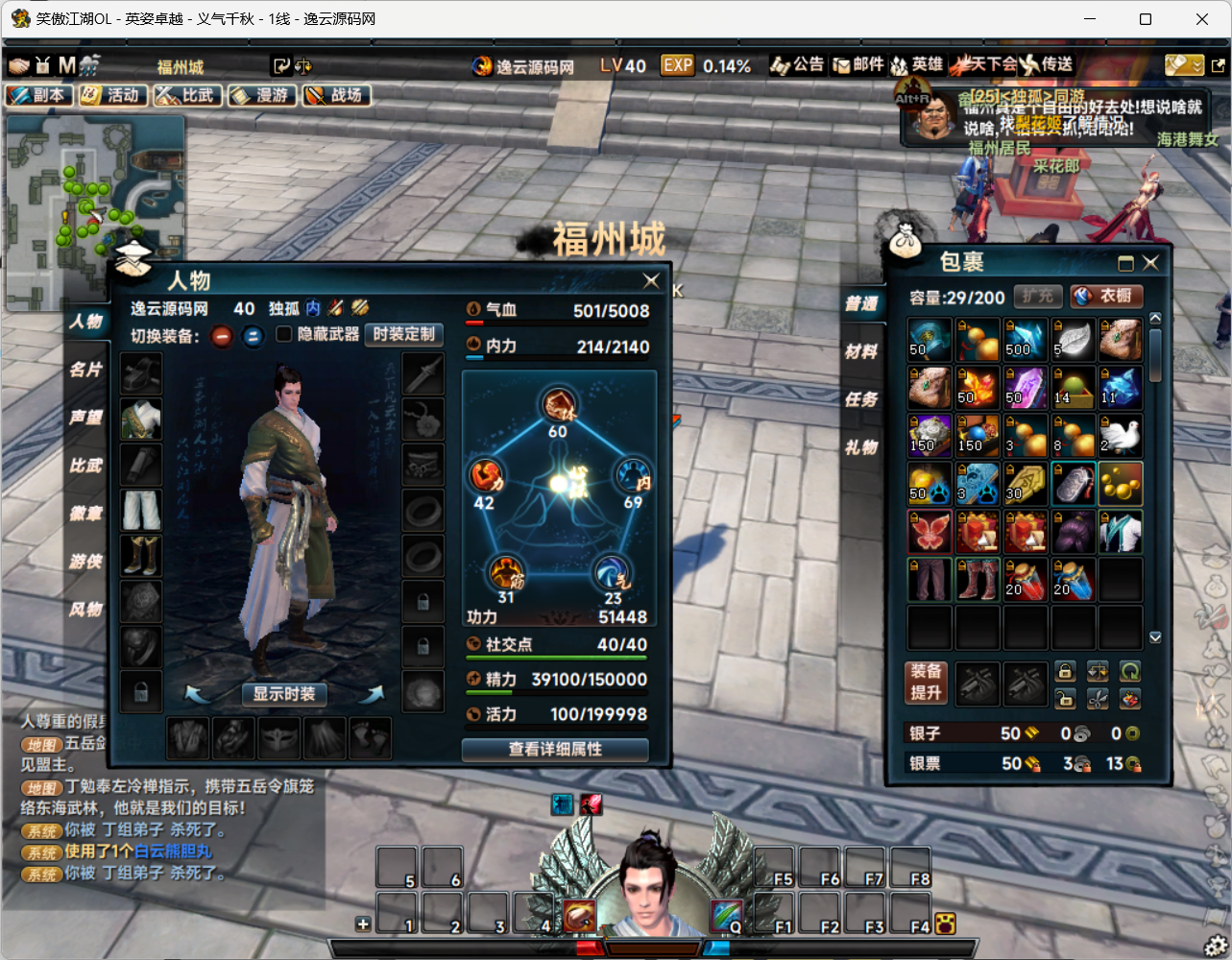Switch to the 名片 tab

[x=86, y=369]
